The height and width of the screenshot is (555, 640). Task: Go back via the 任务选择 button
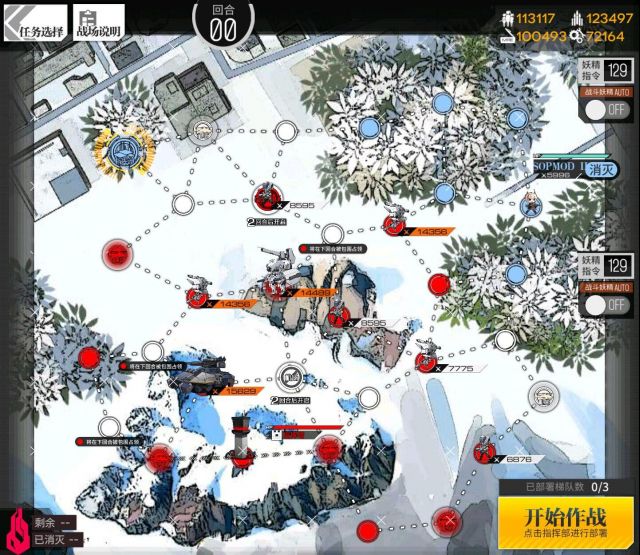[35, 24]
